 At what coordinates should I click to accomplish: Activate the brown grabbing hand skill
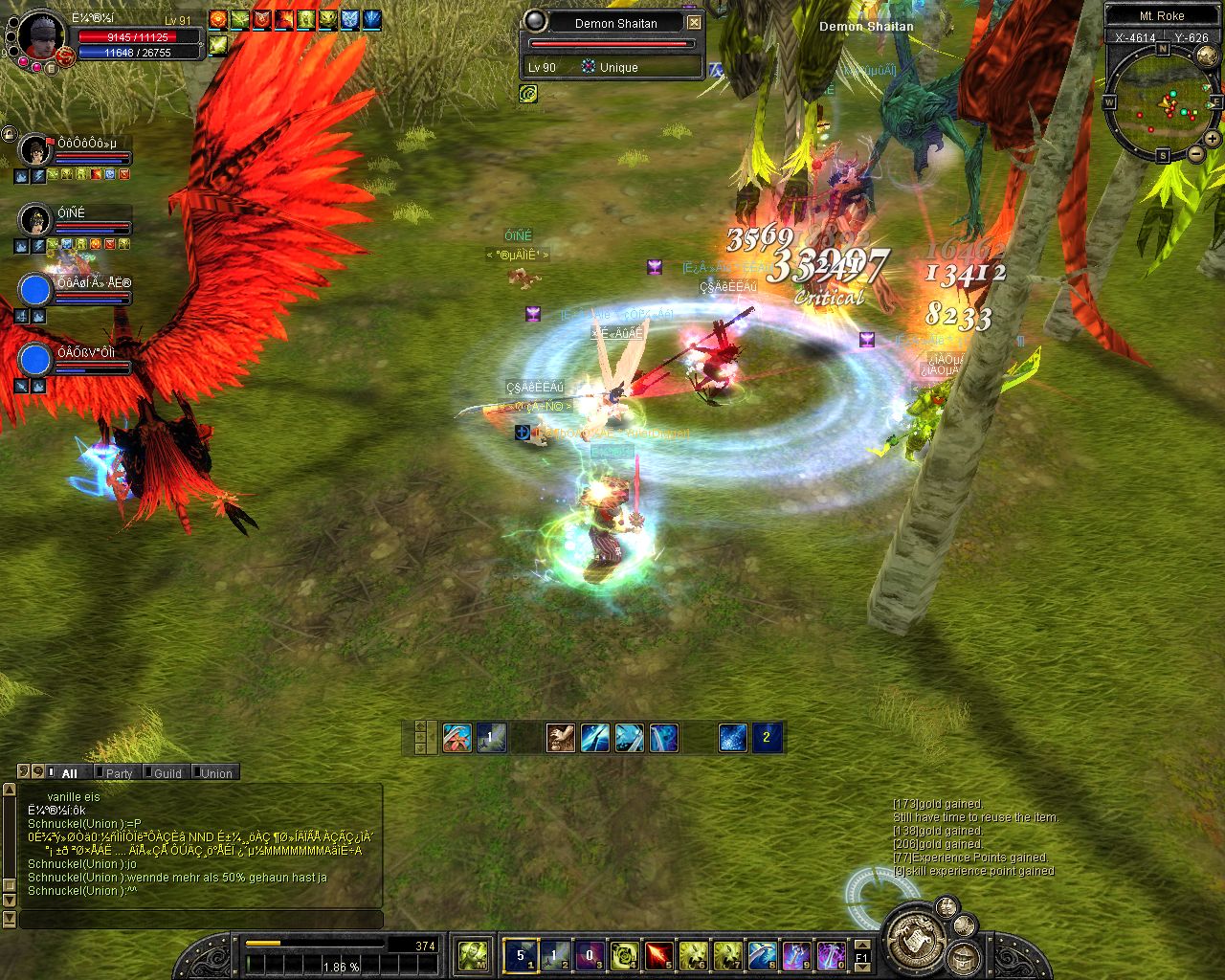560,738
